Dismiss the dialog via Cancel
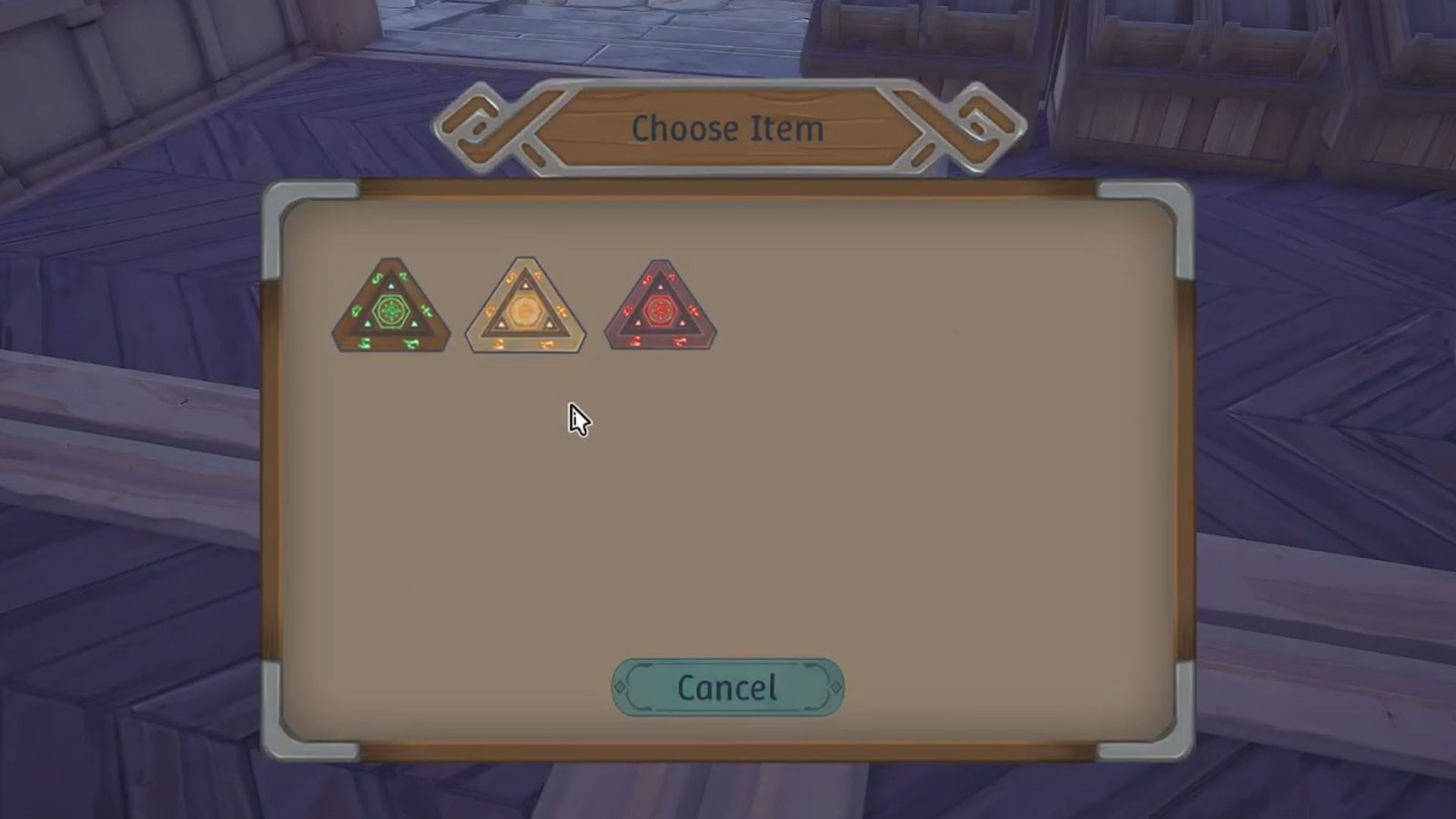 (x=727, y=687)
